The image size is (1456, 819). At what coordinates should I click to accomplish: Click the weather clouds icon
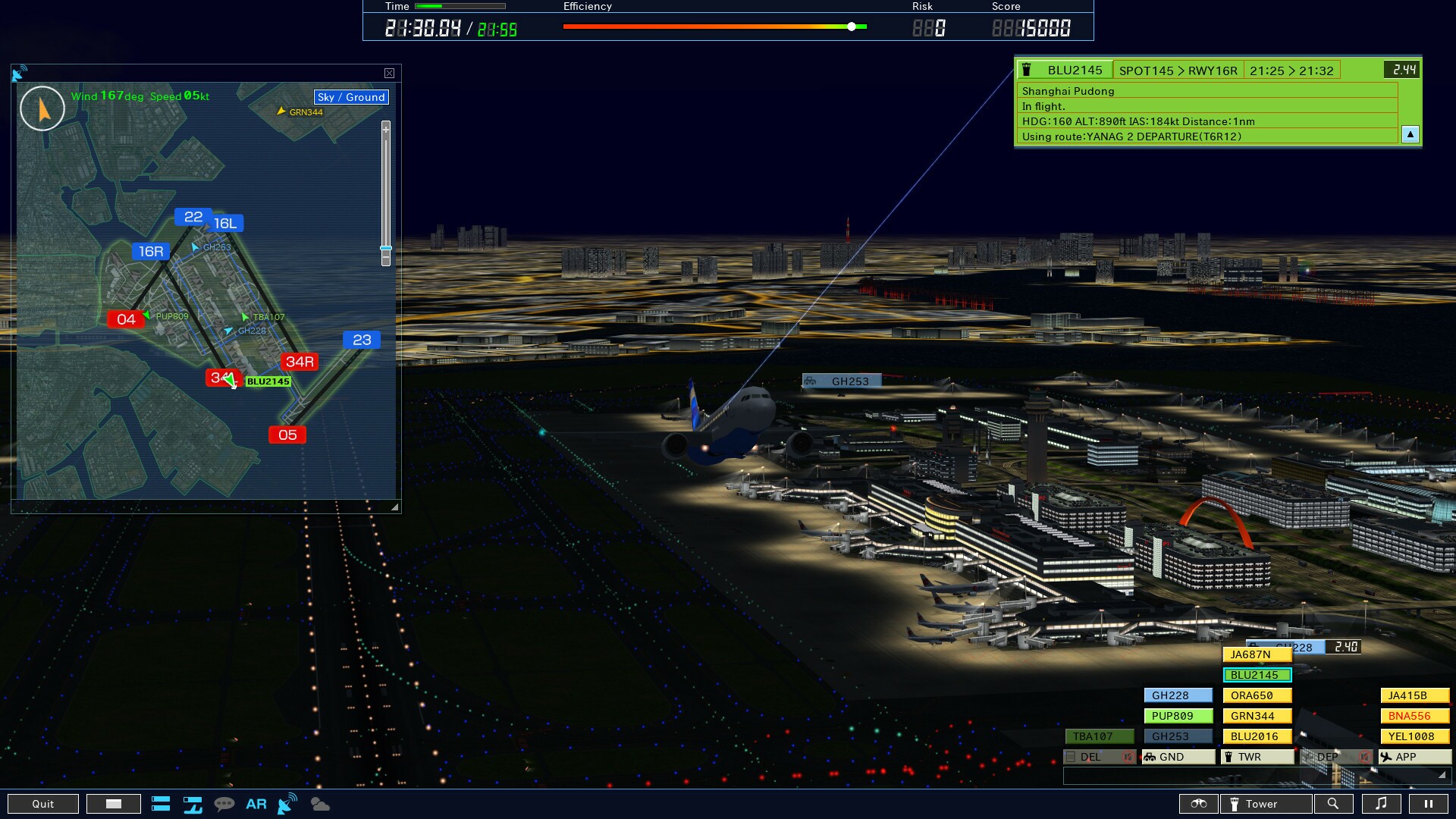point(318,805)
